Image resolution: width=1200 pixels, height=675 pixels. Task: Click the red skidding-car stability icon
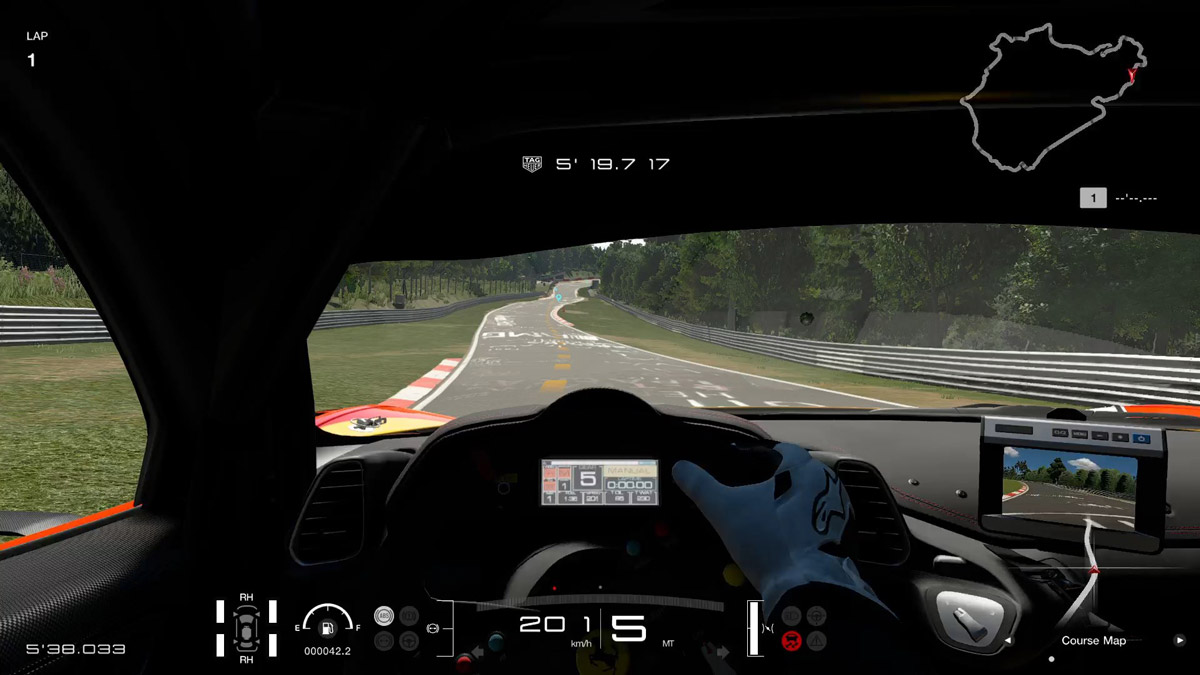pyautogui.click(x=791, y=641)
